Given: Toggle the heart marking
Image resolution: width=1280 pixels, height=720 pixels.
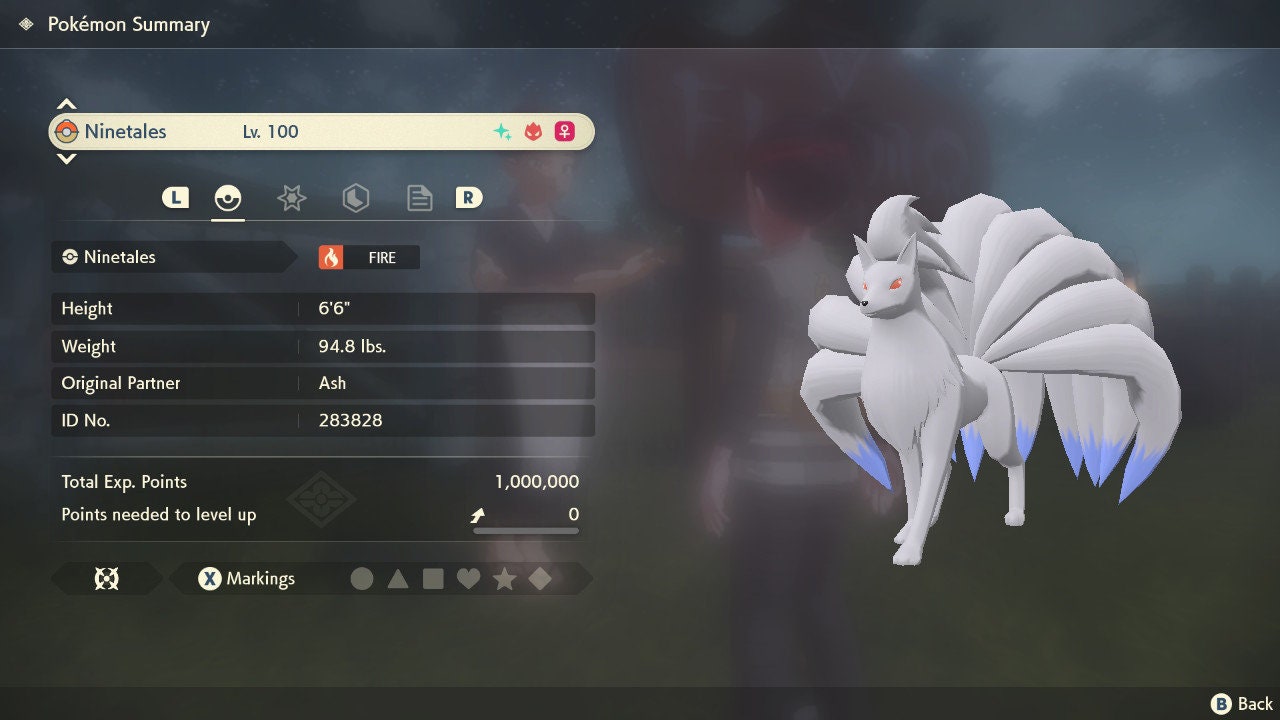Looking at the screenshot, I should (x=469, y=578).
